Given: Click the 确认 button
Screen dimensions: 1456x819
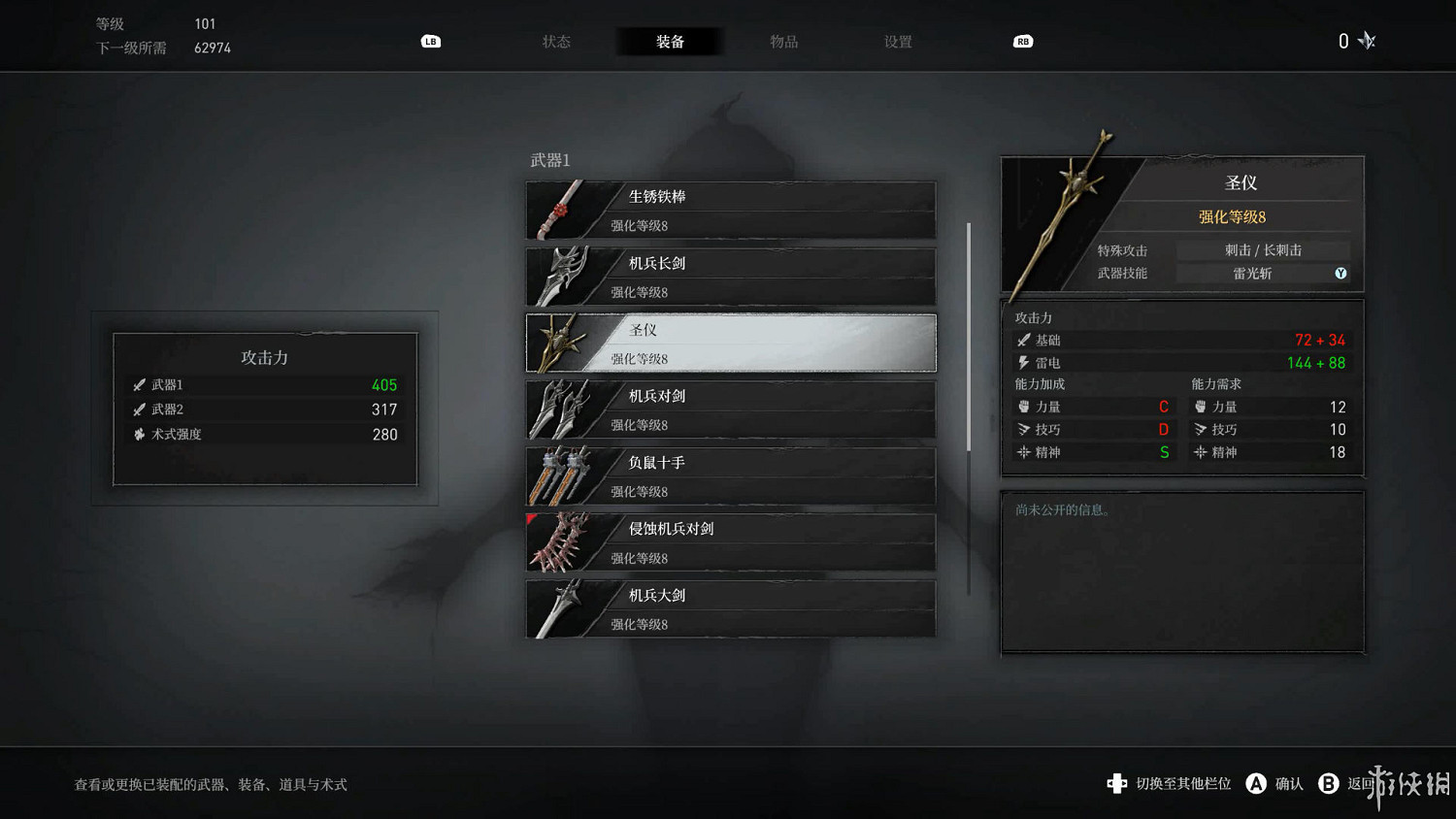Looking at the screenshot, I should coord(1274,783).
